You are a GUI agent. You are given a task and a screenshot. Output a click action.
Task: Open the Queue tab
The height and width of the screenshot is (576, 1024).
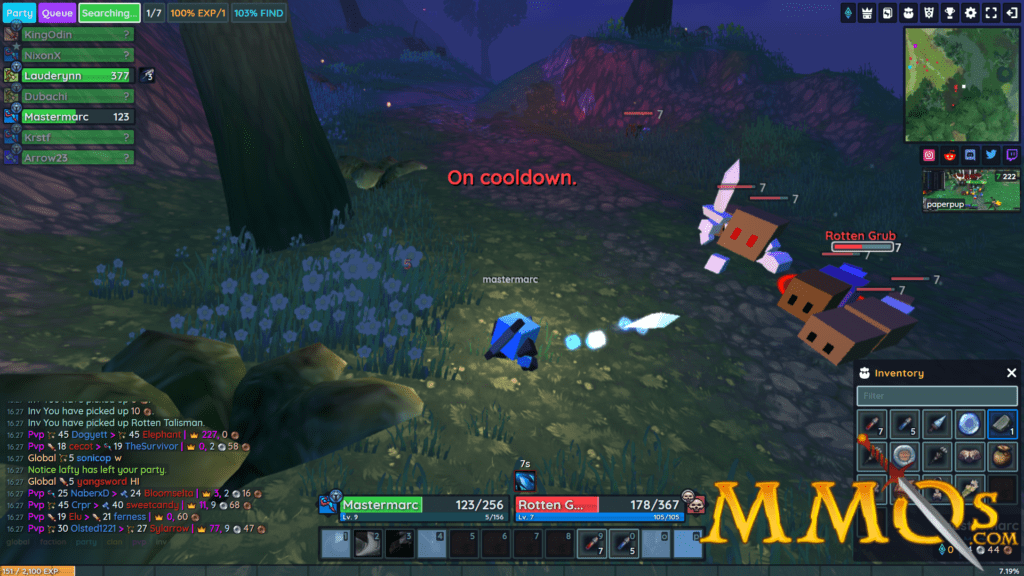click(56, 13)
